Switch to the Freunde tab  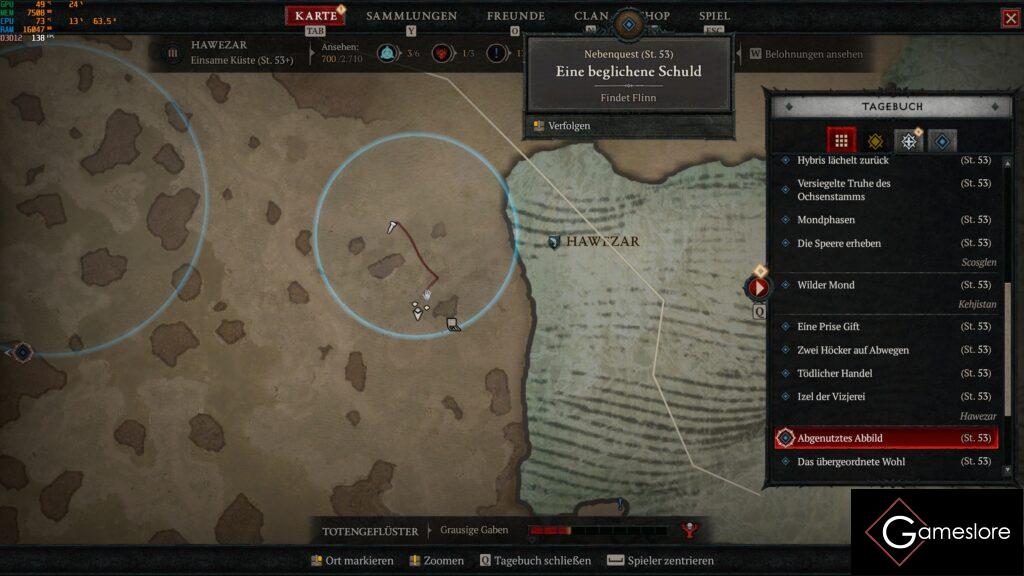coord(515,16)
